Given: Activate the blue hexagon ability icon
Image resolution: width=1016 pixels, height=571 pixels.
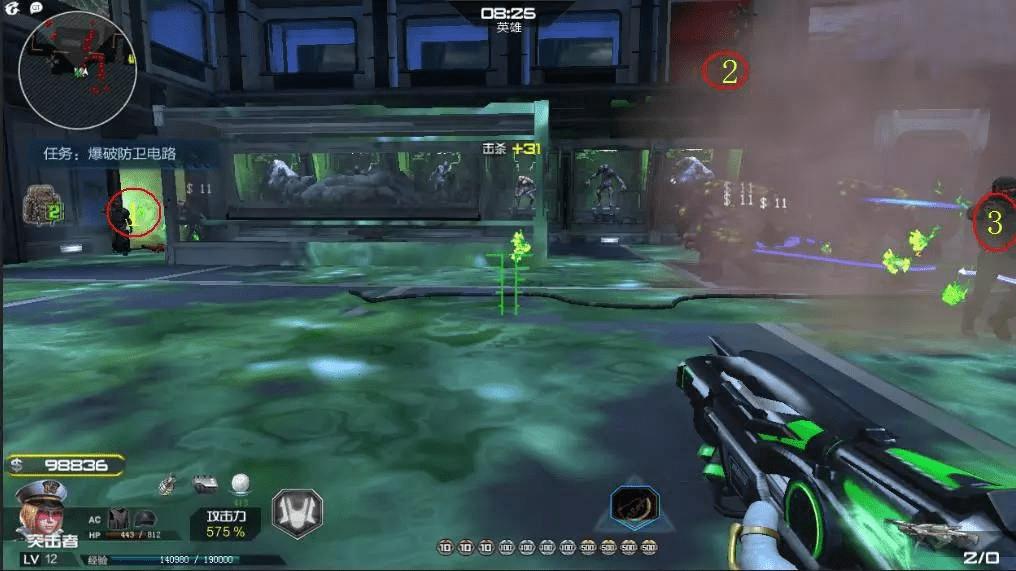Looking at the screenshot, I should pyautogui.click(x=634, y=506).
